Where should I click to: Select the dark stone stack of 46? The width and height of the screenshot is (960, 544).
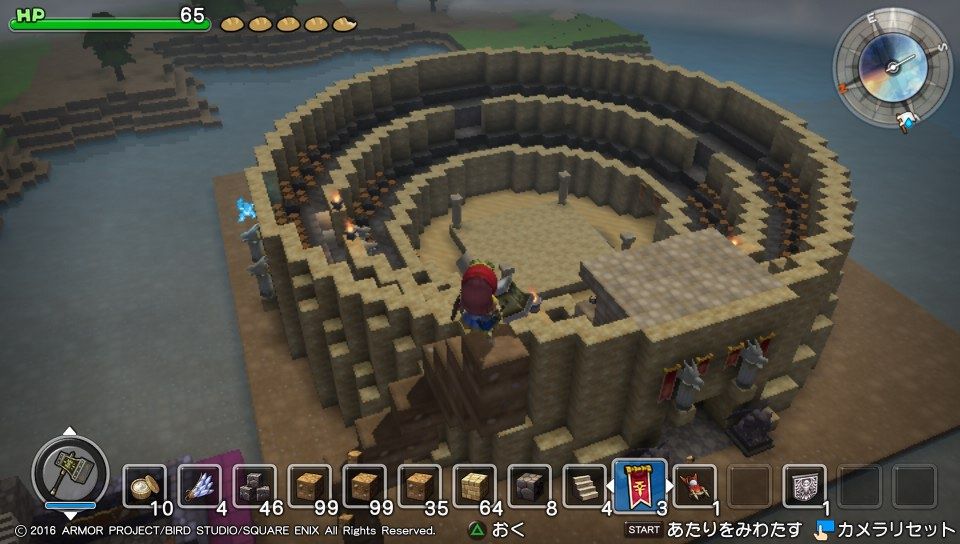coord(255,486)
